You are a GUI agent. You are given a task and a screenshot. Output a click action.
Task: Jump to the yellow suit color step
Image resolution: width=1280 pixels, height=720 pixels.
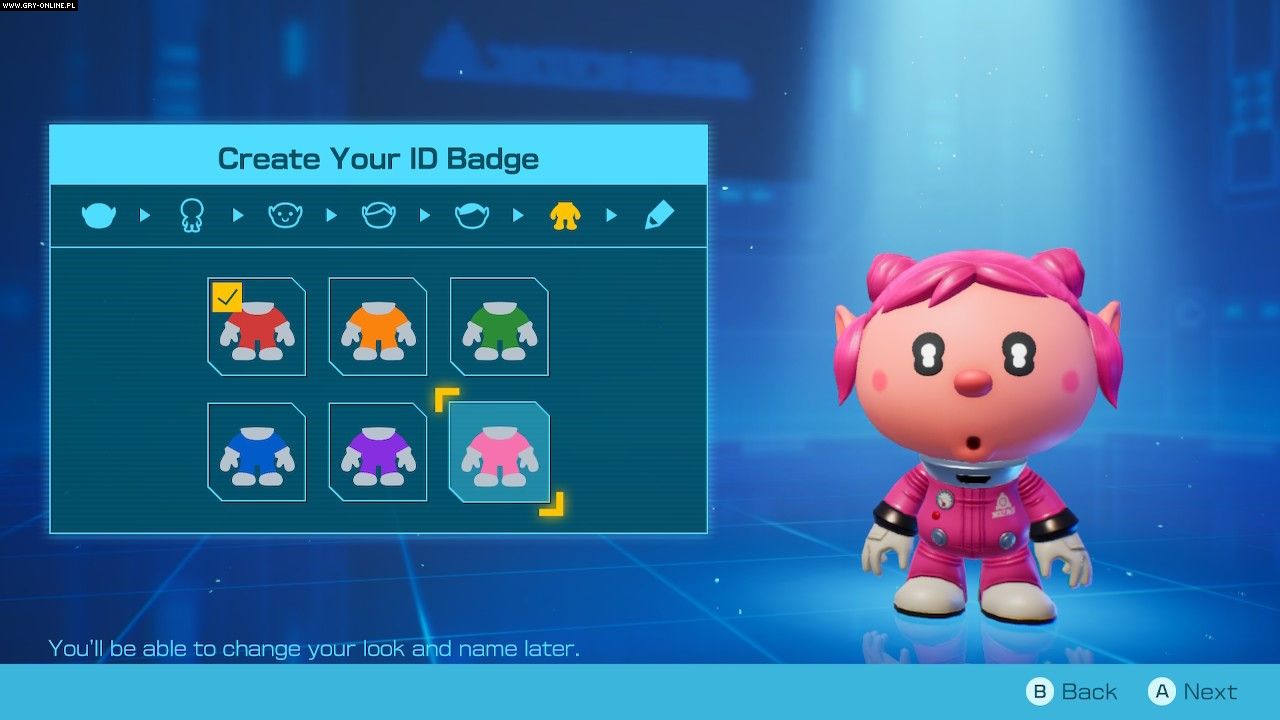tap(565, 215)
